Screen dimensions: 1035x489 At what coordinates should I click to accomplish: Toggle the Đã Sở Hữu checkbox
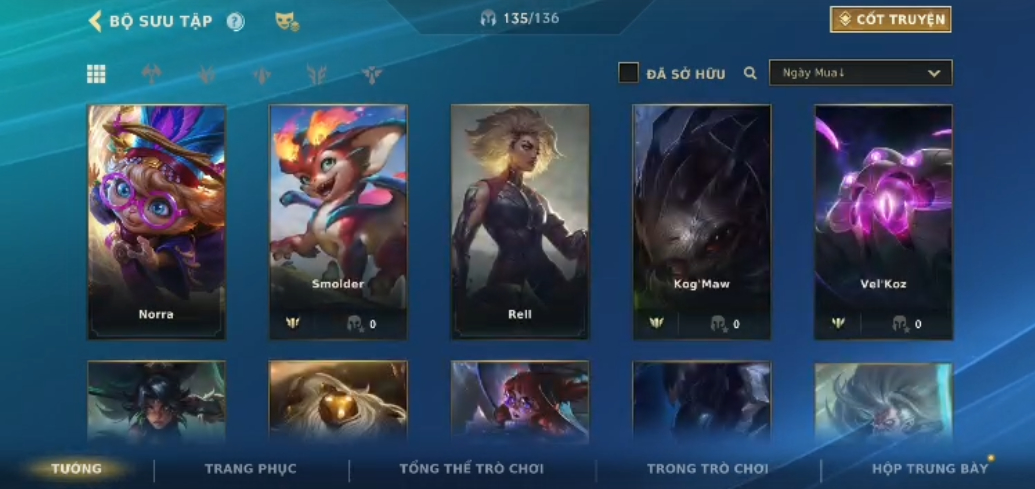pyautogui.click(x=628, y=73)
